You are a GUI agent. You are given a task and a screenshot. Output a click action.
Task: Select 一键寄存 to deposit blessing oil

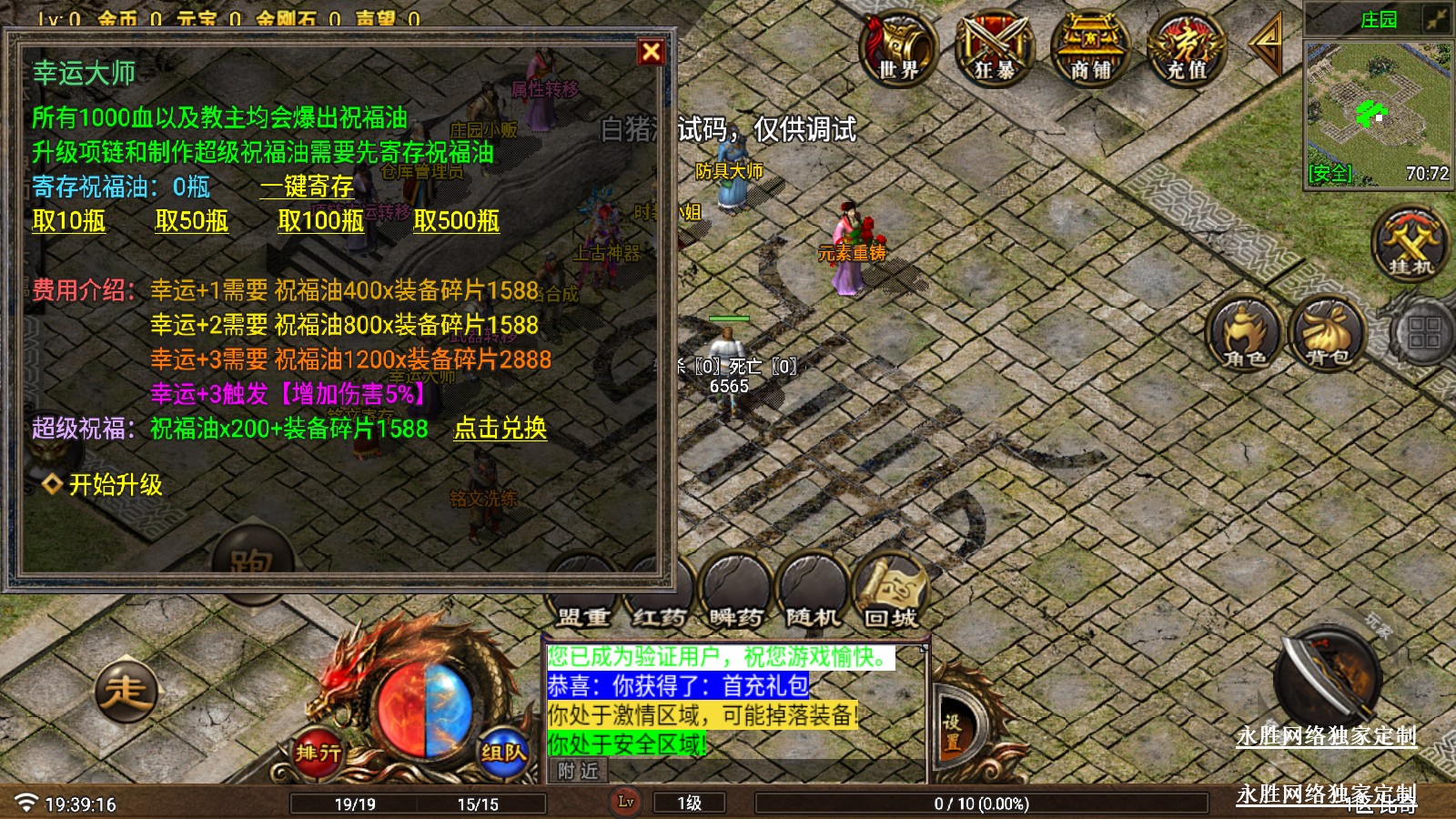click(307, 187)
